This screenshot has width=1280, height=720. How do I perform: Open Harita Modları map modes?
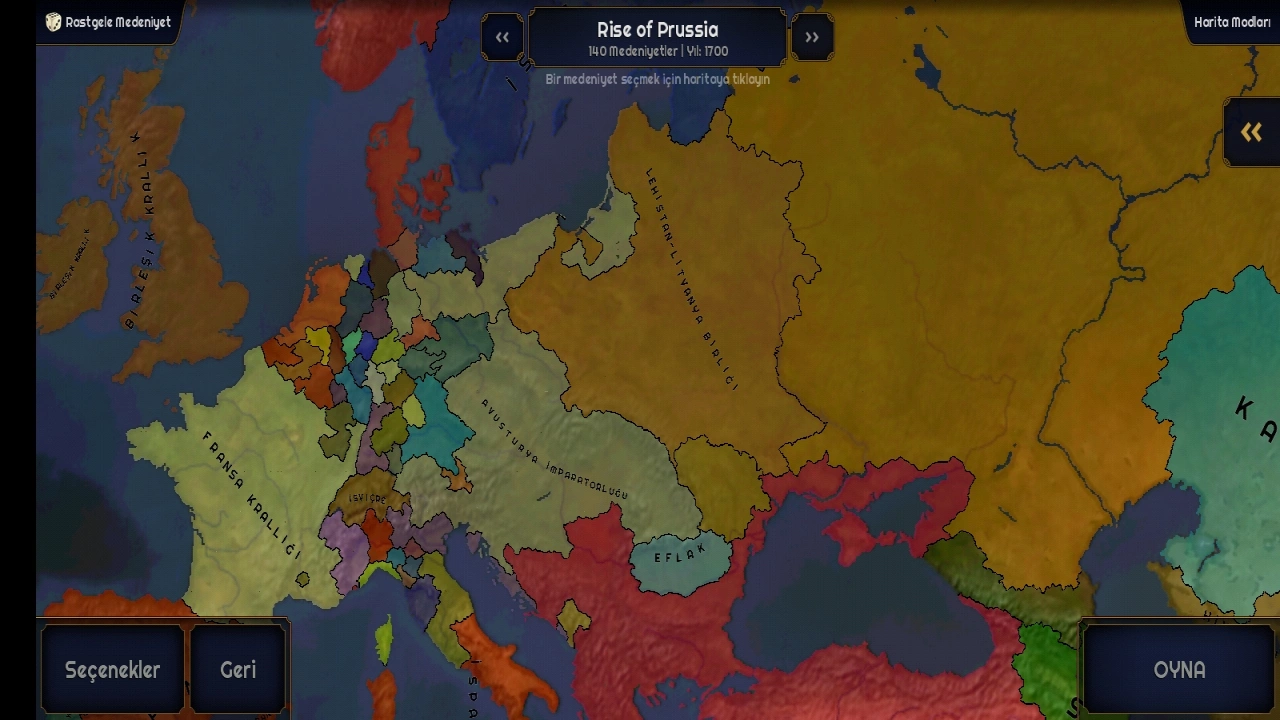pos(1231,22)
